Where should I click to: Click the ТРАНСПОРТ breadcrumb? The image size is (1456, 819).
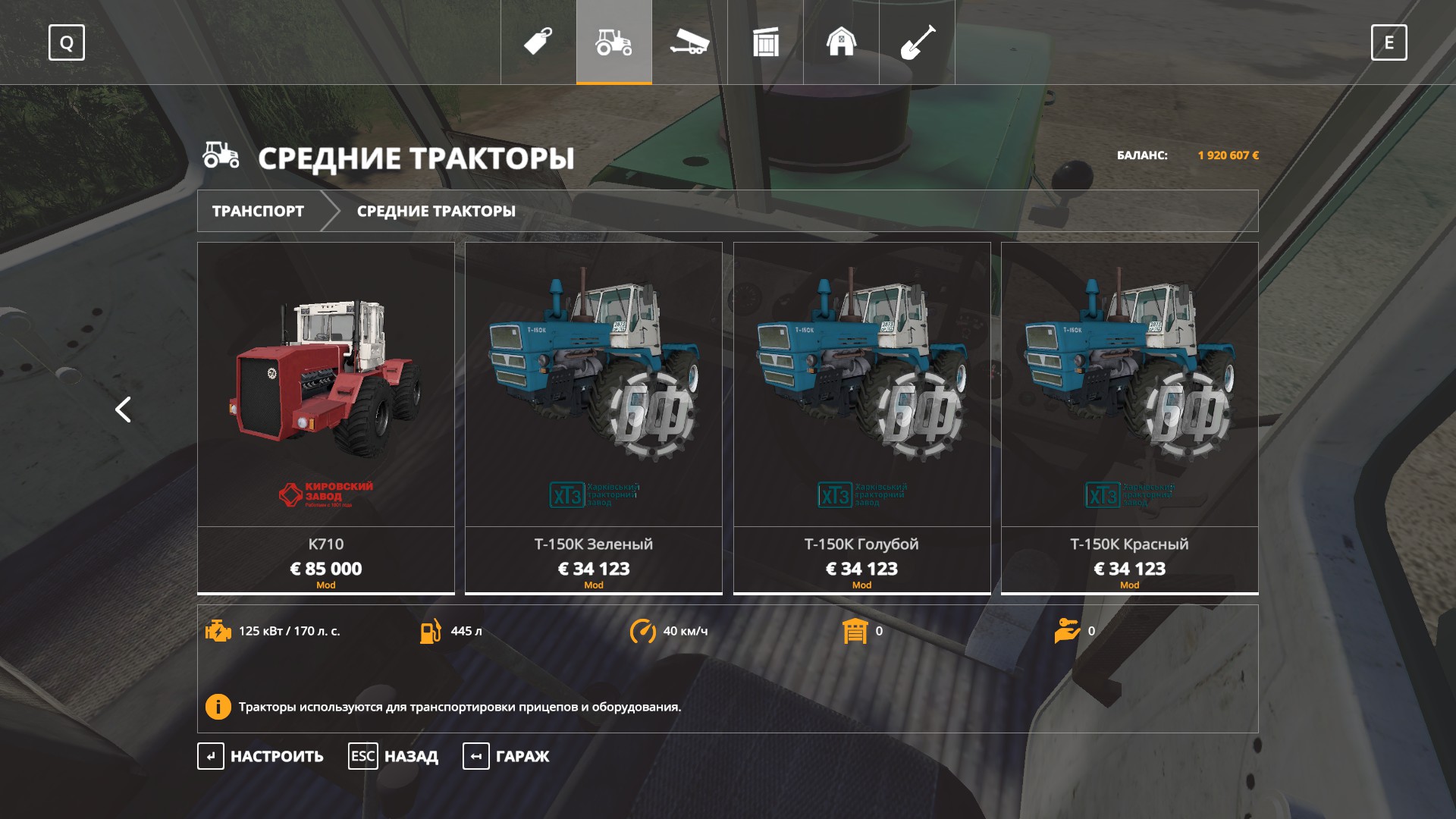click(258, 211)
